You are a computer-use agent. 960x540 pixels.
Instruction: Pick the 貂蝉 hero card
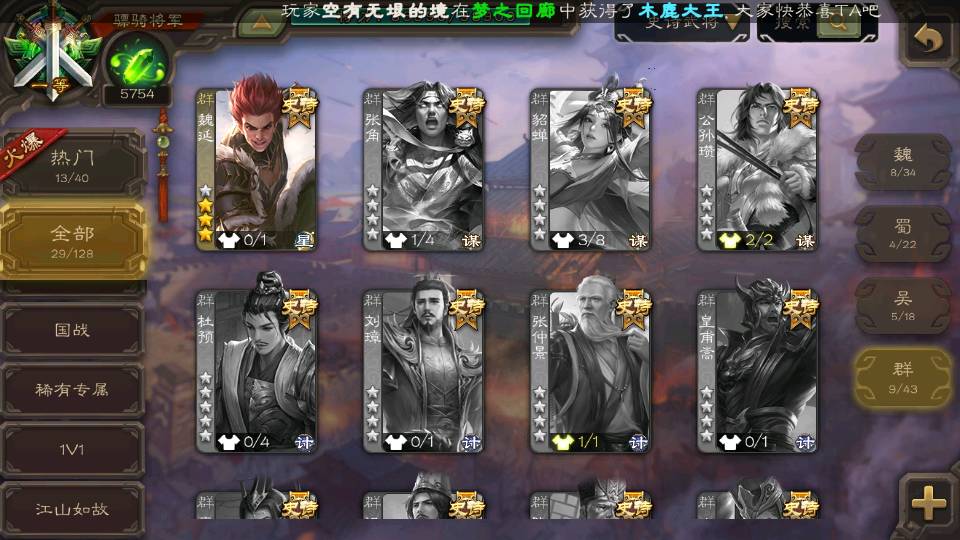[x=590, y=167]
